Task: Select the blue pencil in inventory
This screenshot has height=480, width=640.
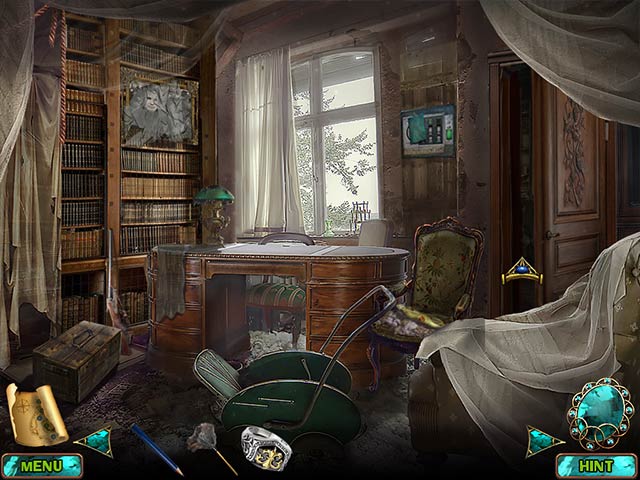Action: (x=156, y=449)
